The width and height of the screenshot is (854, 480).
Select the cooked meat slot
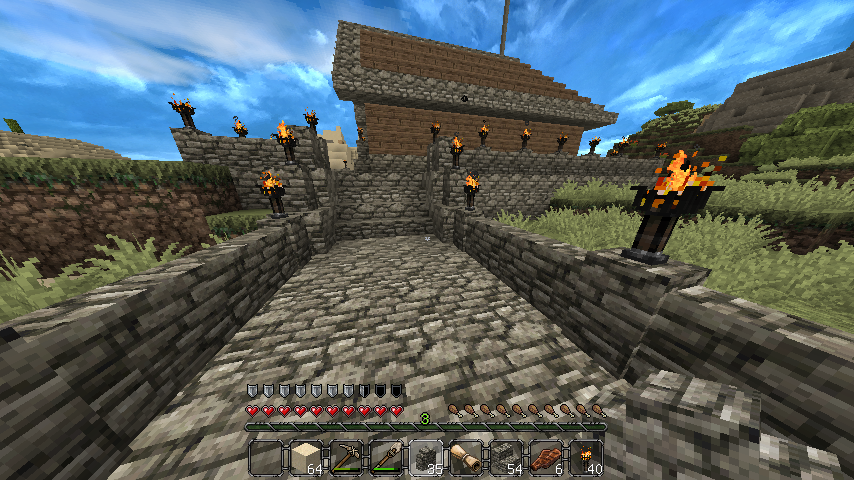click(x=546, y=457)
